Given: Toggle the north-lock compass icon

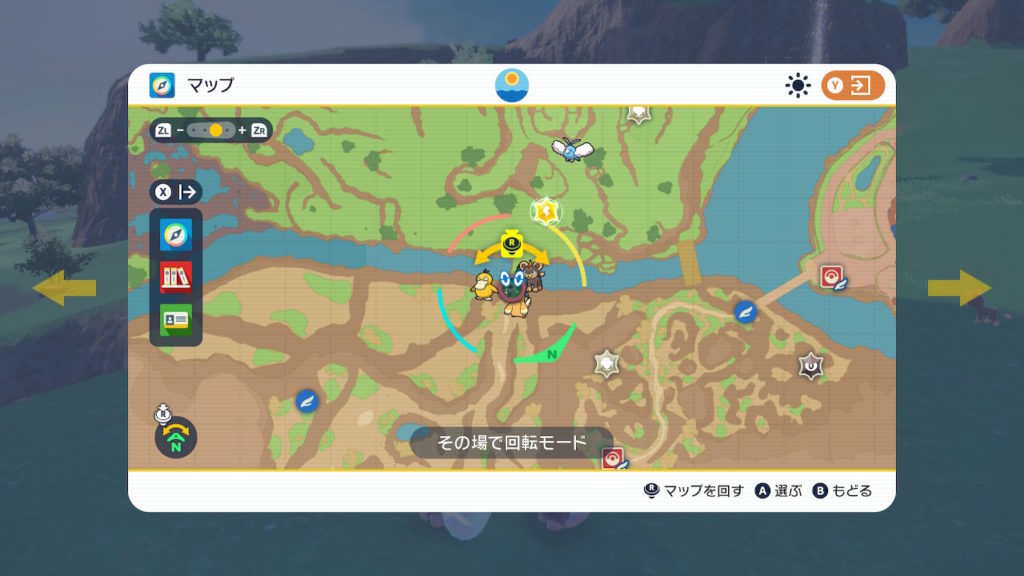Looking at the screenshot, I should tap(175, 437).
